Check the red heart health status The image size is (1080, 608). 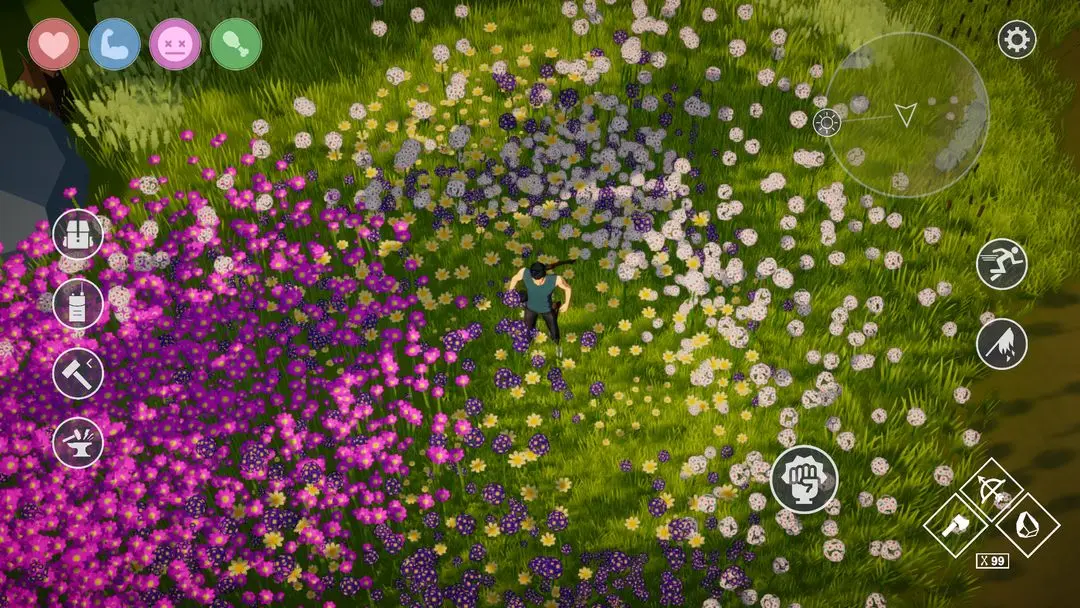tap(54, 44)
